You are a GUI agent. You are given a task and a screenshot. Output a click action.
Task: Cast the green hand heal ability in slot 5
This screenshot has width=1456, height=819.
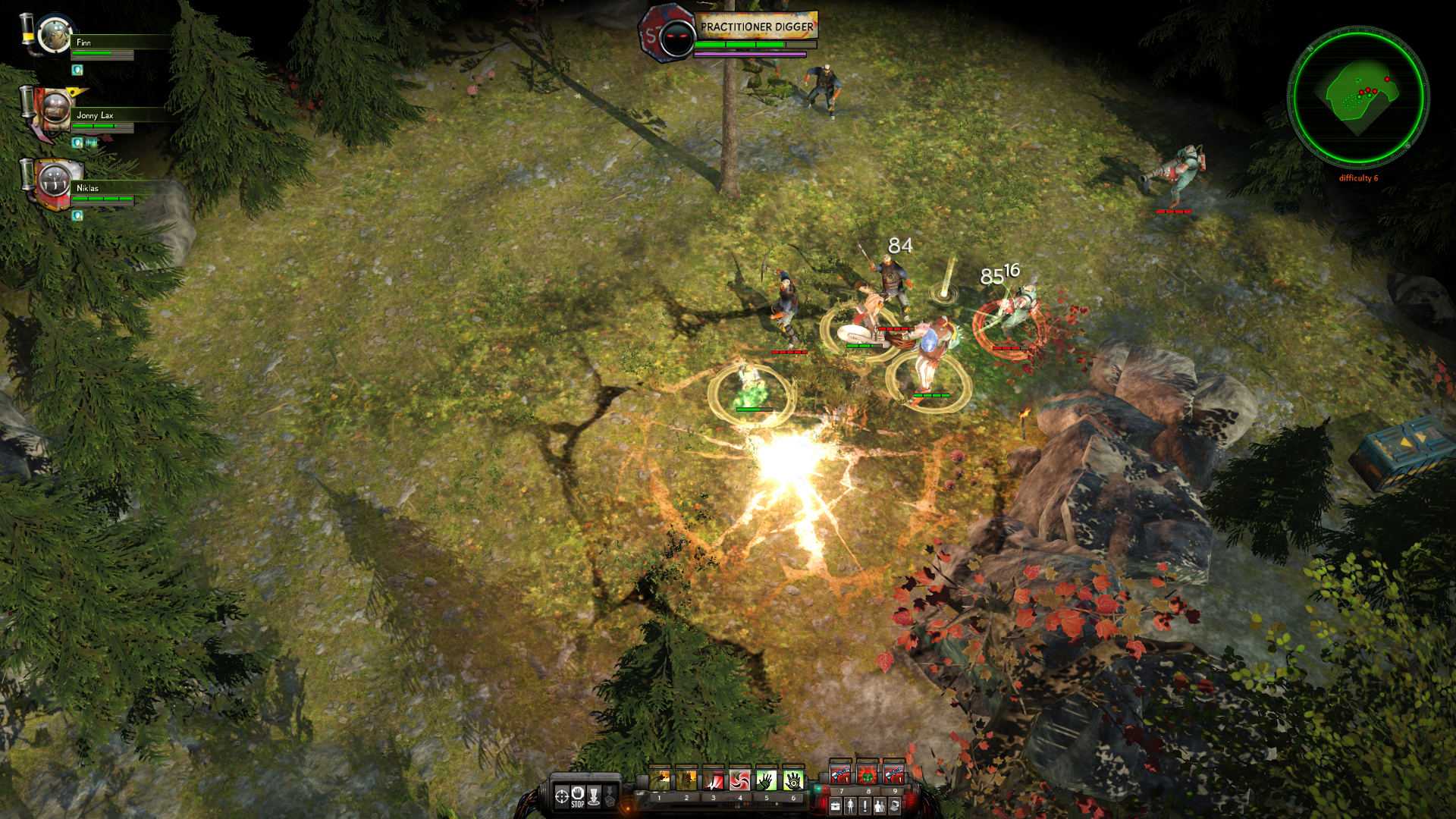766,780
